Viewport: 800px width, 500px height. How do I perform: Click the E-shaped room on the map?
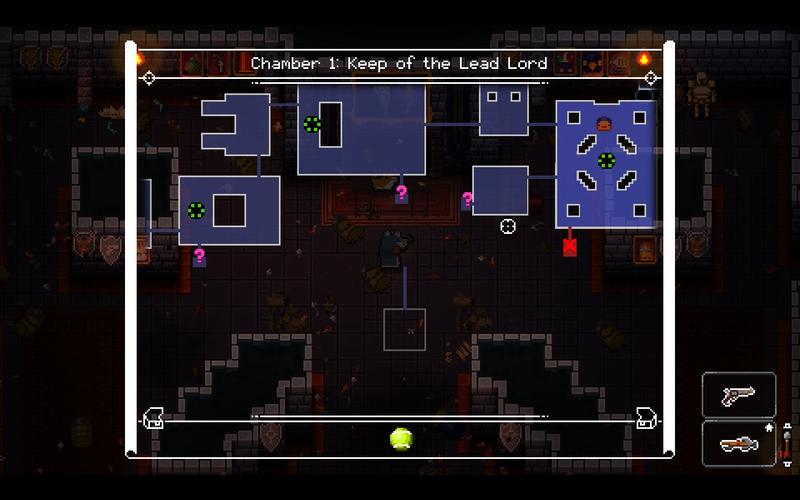[235, 122]
